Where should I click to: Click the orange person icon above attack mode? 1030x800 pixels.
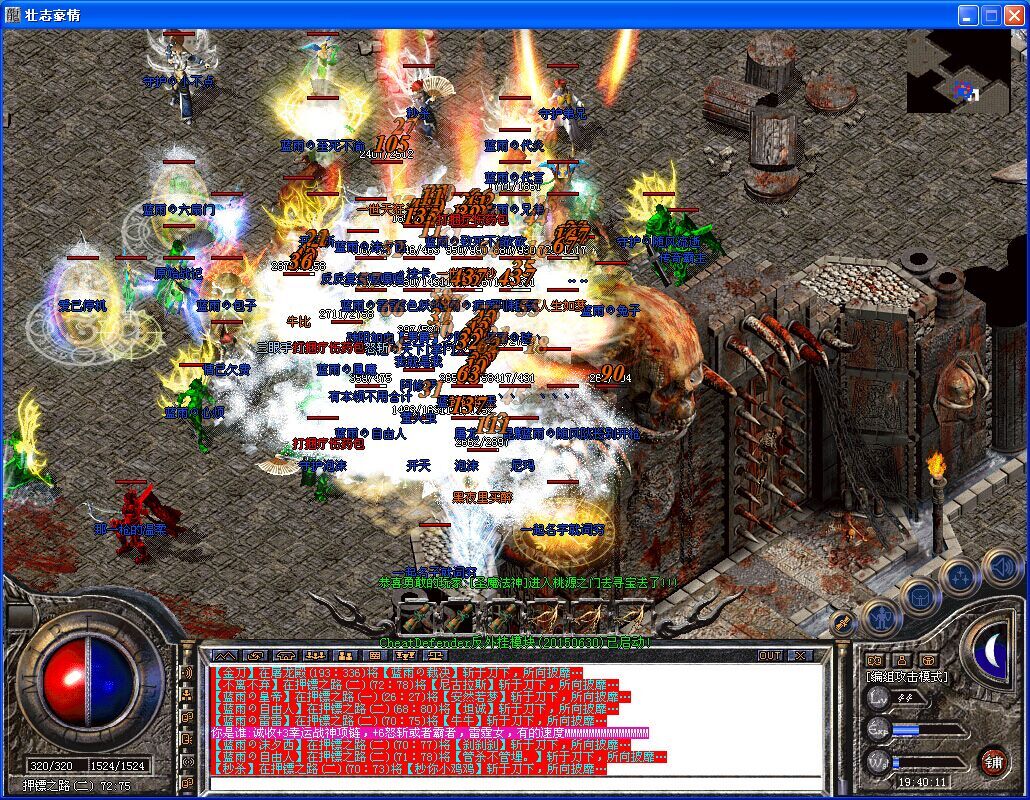pyautogui.click(x=902, y=660)
